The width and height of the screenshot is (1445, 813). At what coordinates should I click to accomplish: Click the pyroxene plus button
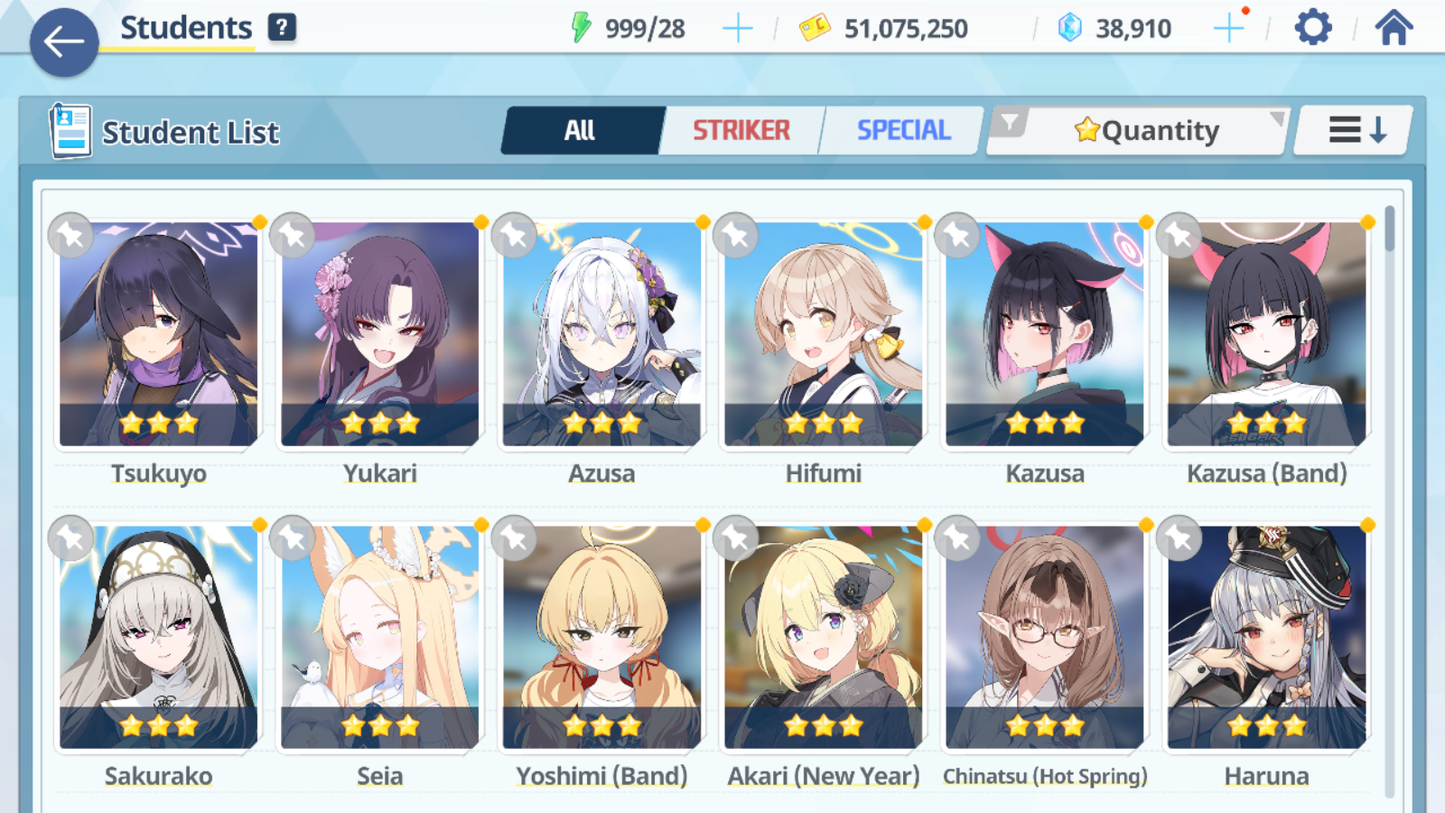pos(1229,28)
